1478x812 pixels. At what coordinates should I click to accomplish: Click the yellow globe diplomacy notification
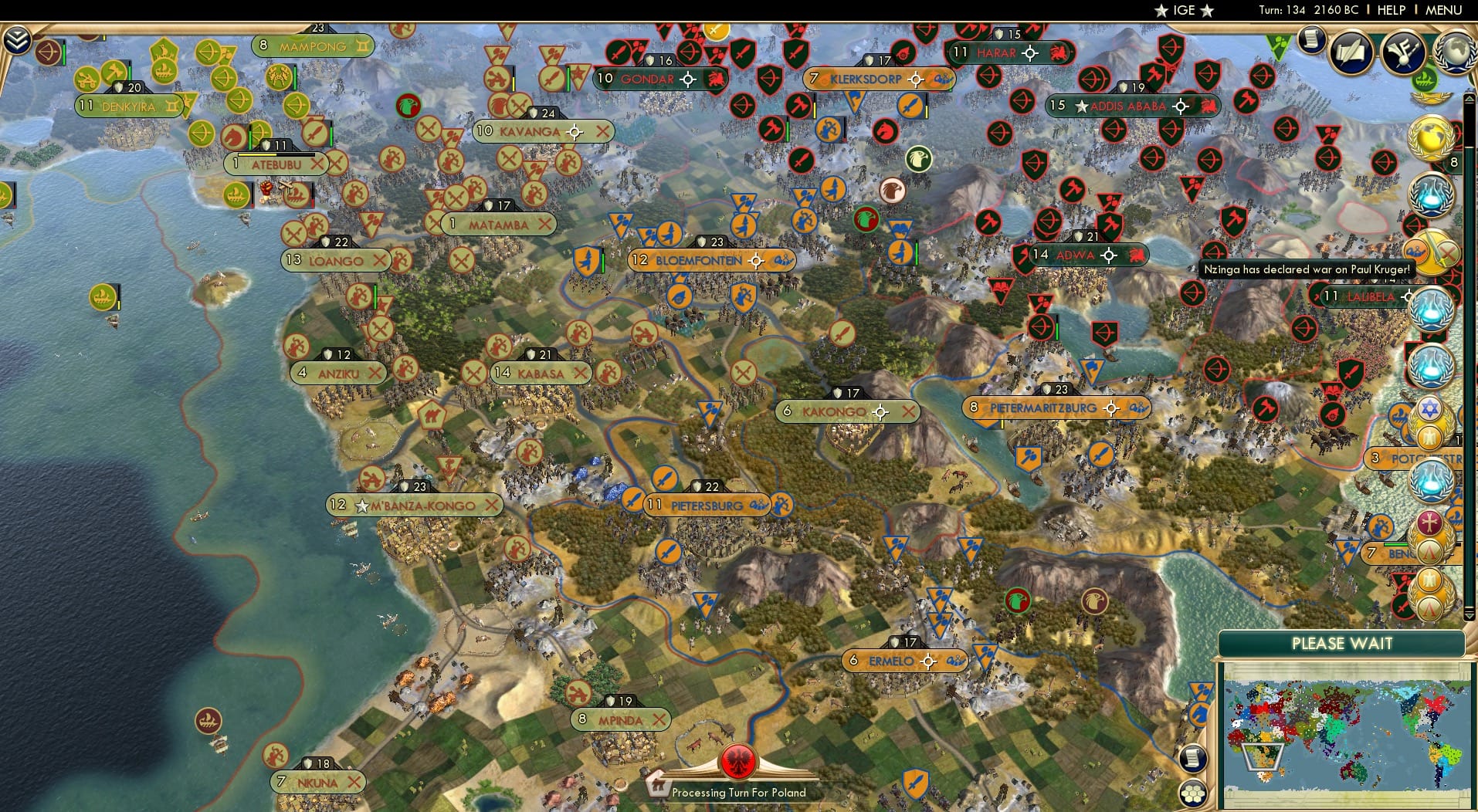1433,139
